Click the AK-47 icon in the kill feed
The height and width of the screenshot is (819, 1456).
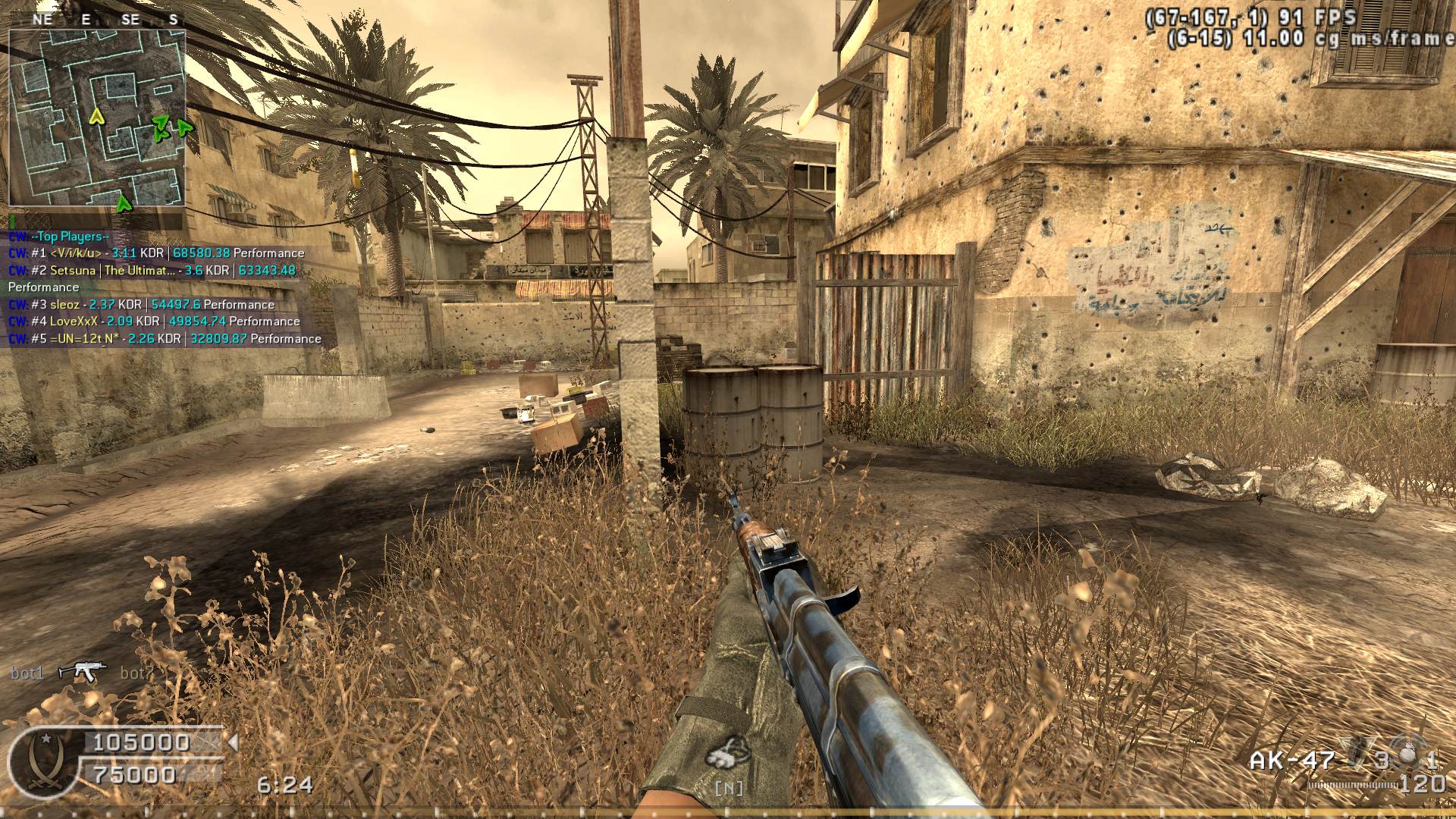pos(82,671)
